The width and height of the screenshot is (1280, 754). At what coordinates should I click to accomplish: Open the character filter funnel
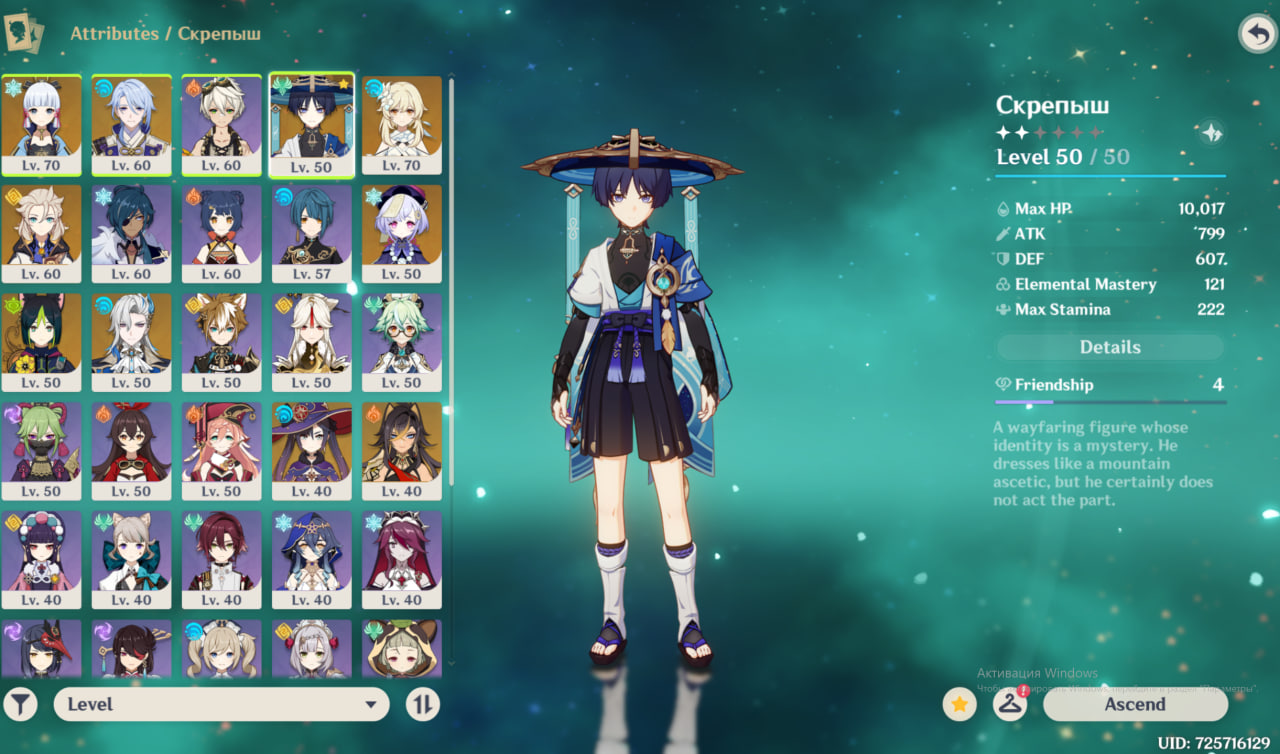20,704
